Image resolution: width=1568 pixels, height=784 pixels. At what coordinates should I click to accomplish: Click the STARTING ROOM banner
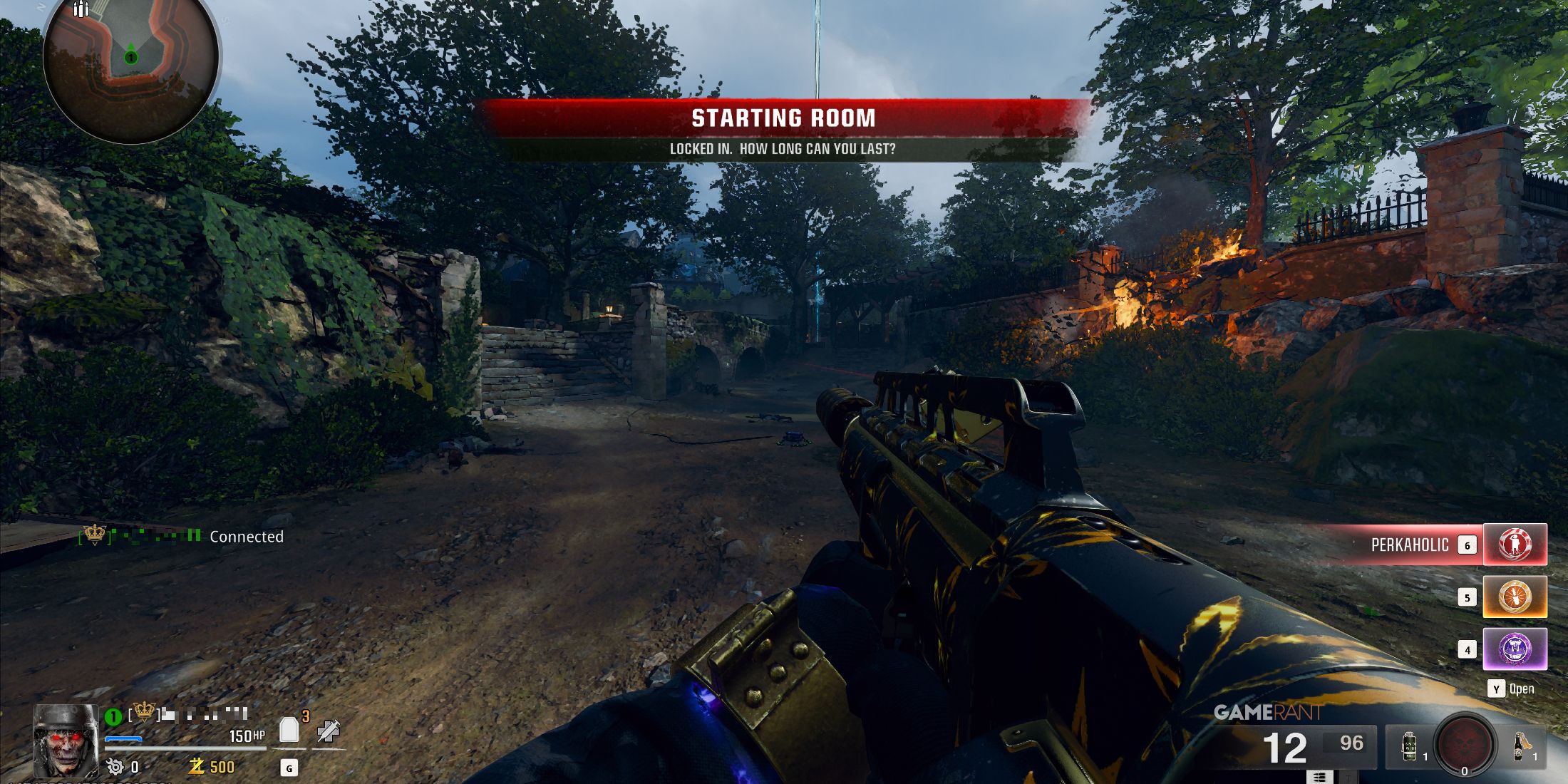(784, 118)
